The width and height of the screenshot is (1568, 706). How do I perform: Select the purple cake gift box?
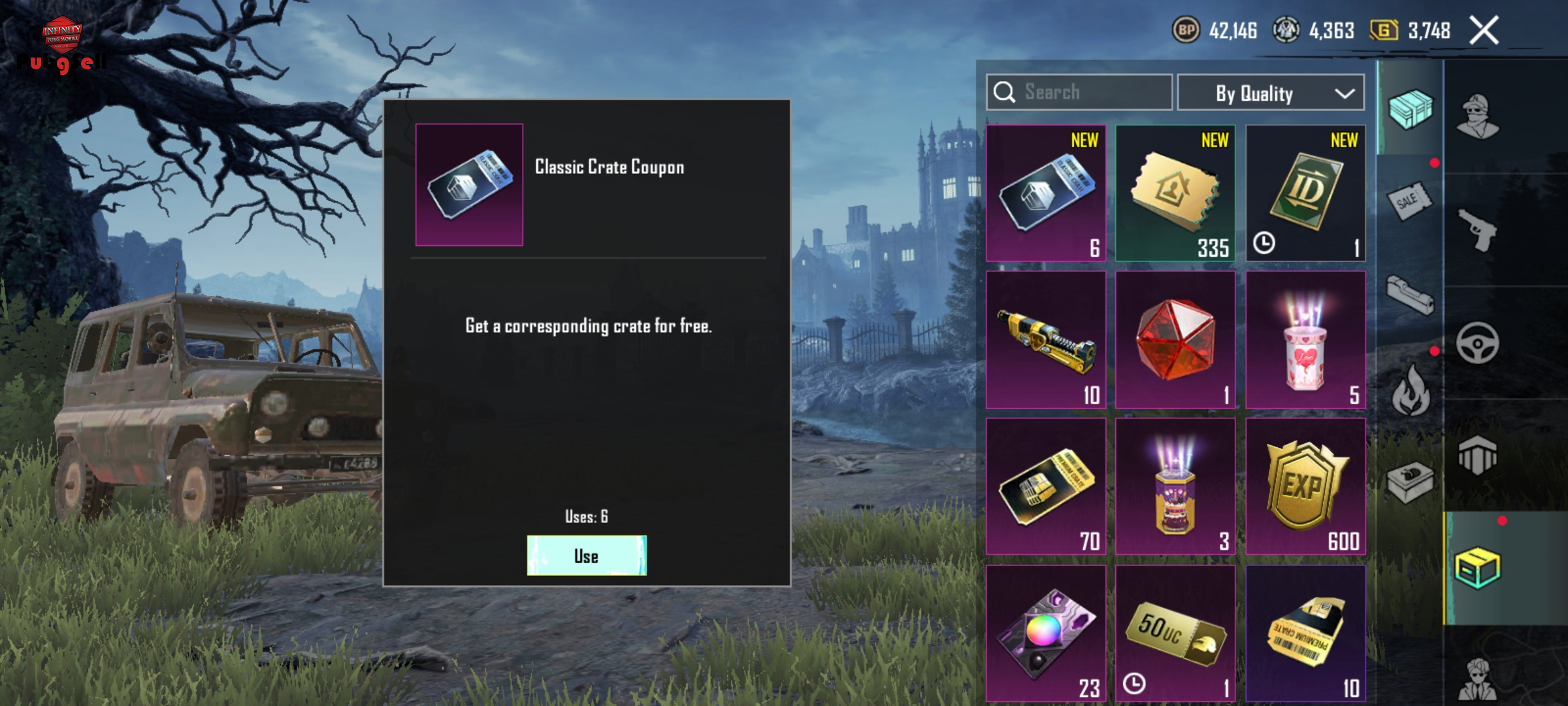click(1175, 486)
